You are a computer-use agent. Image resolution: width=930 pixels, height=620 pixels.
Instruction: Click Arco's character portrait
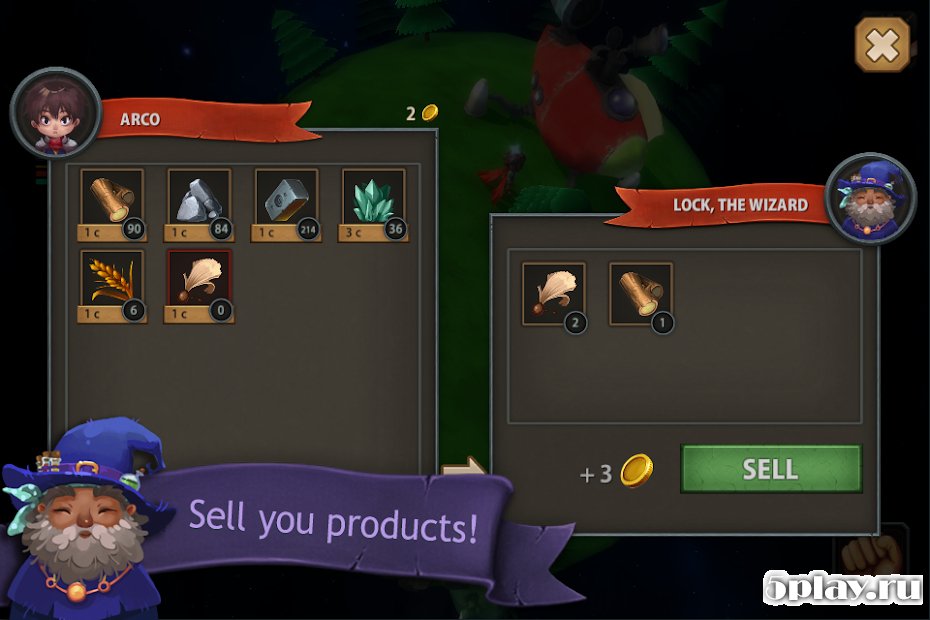pos(55,112)
